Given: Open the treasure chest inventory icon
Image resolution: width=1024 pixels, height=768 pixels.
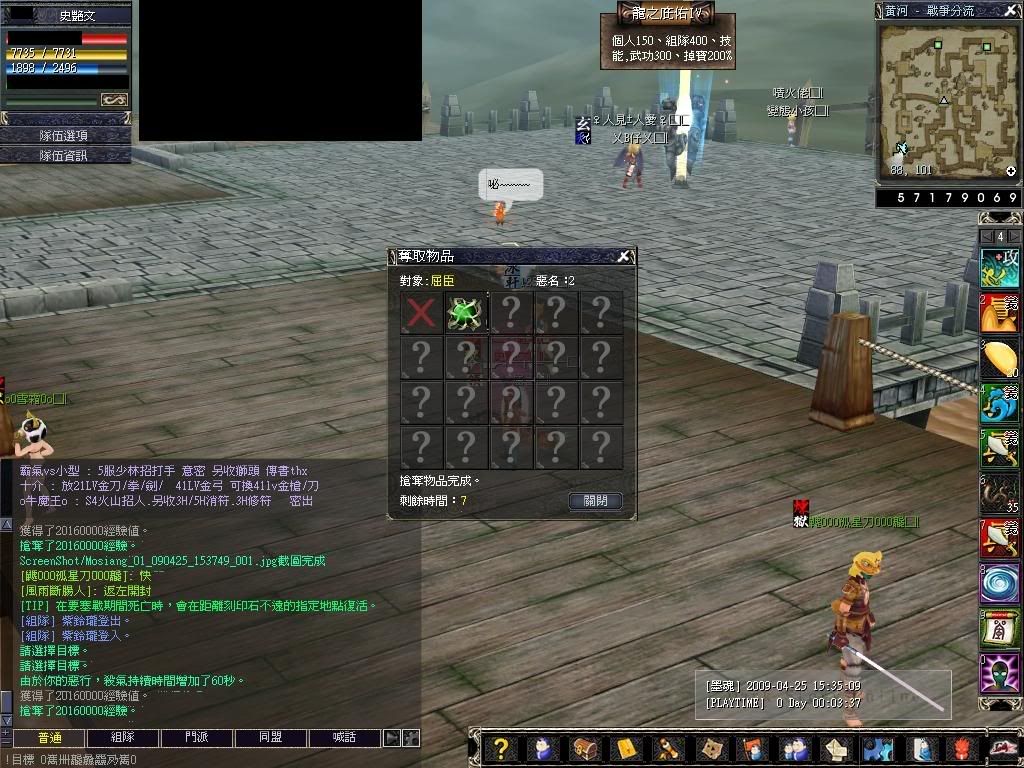Looking at the screenshot, I should [584, 748].
